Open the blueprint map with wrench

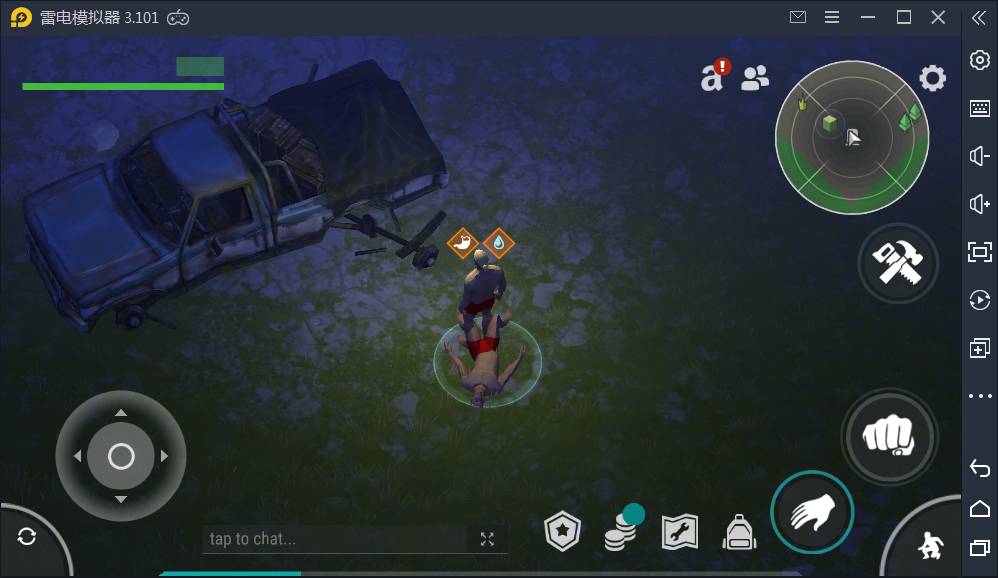(680, 533)
